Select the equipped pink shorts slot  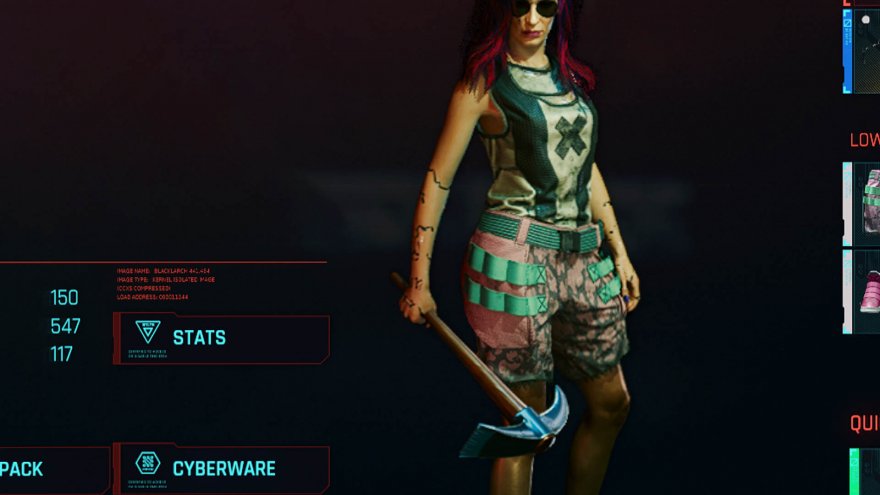click(864, 203)
